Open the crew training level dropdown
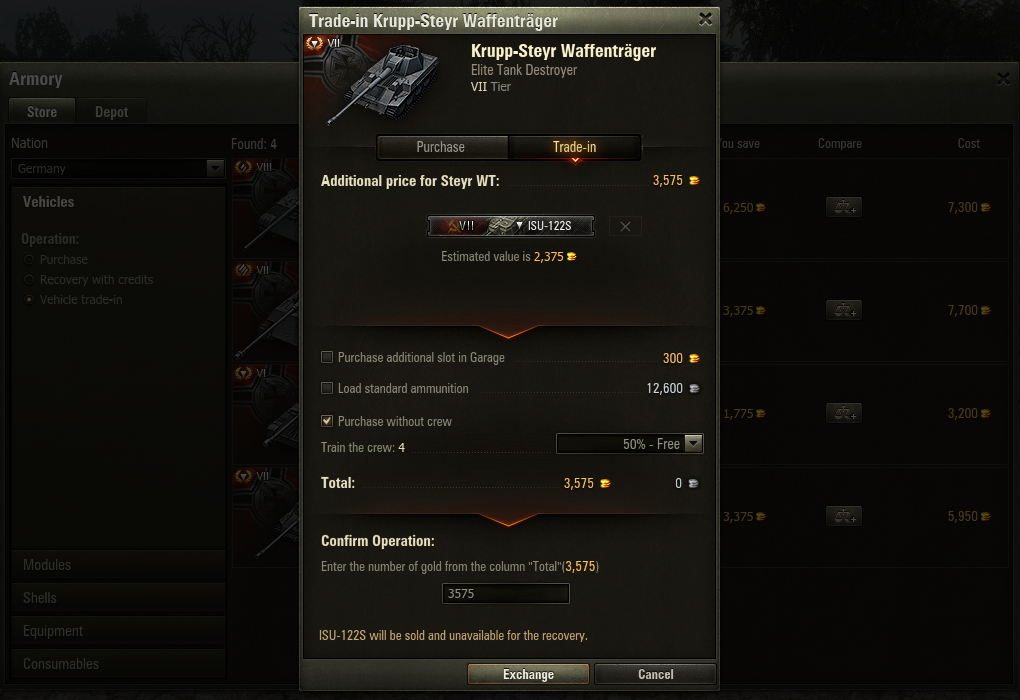Image resolution: width=1020 pixels, height=700 pixels. point(630,444)
